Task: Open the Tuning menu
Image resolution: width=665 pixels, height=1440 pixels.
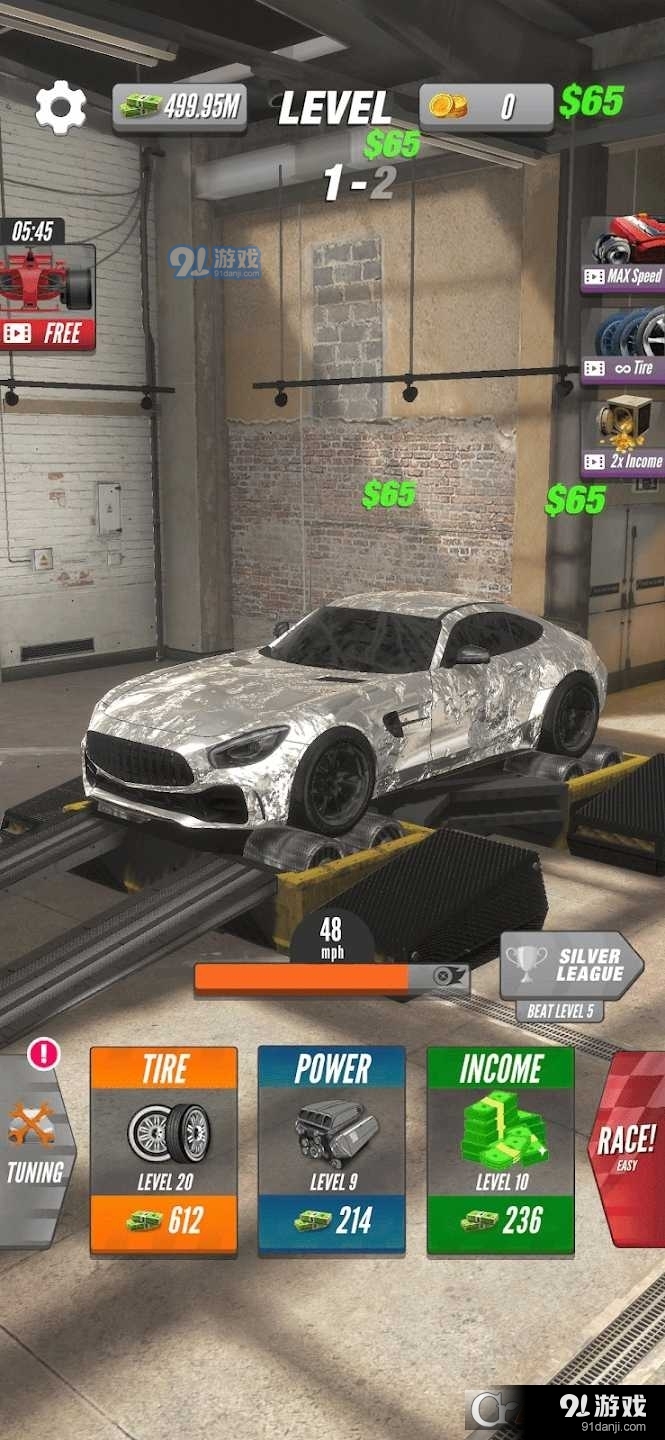Action: tap(35, 1150)
